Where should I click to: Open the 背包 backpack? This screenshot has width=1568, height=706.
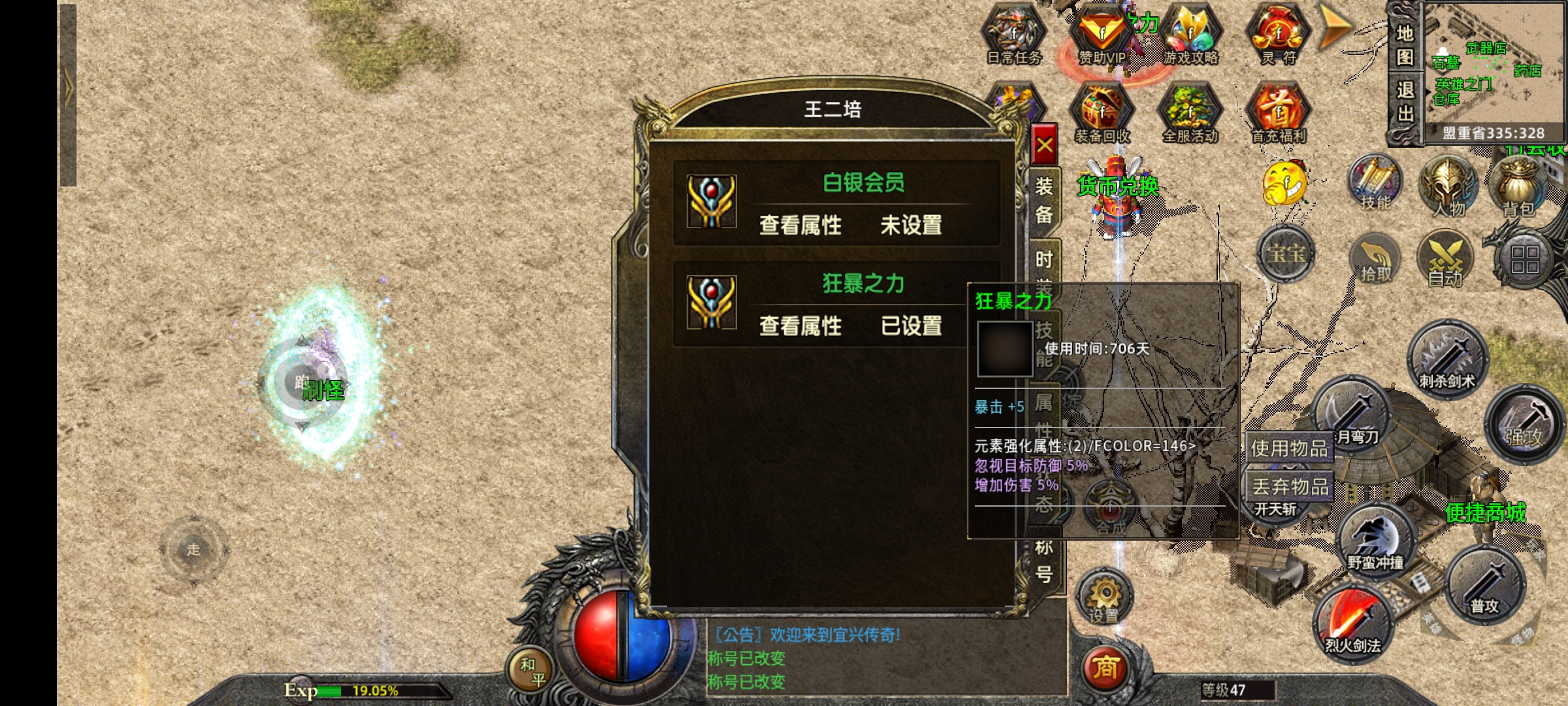(x=1518, y=186)
